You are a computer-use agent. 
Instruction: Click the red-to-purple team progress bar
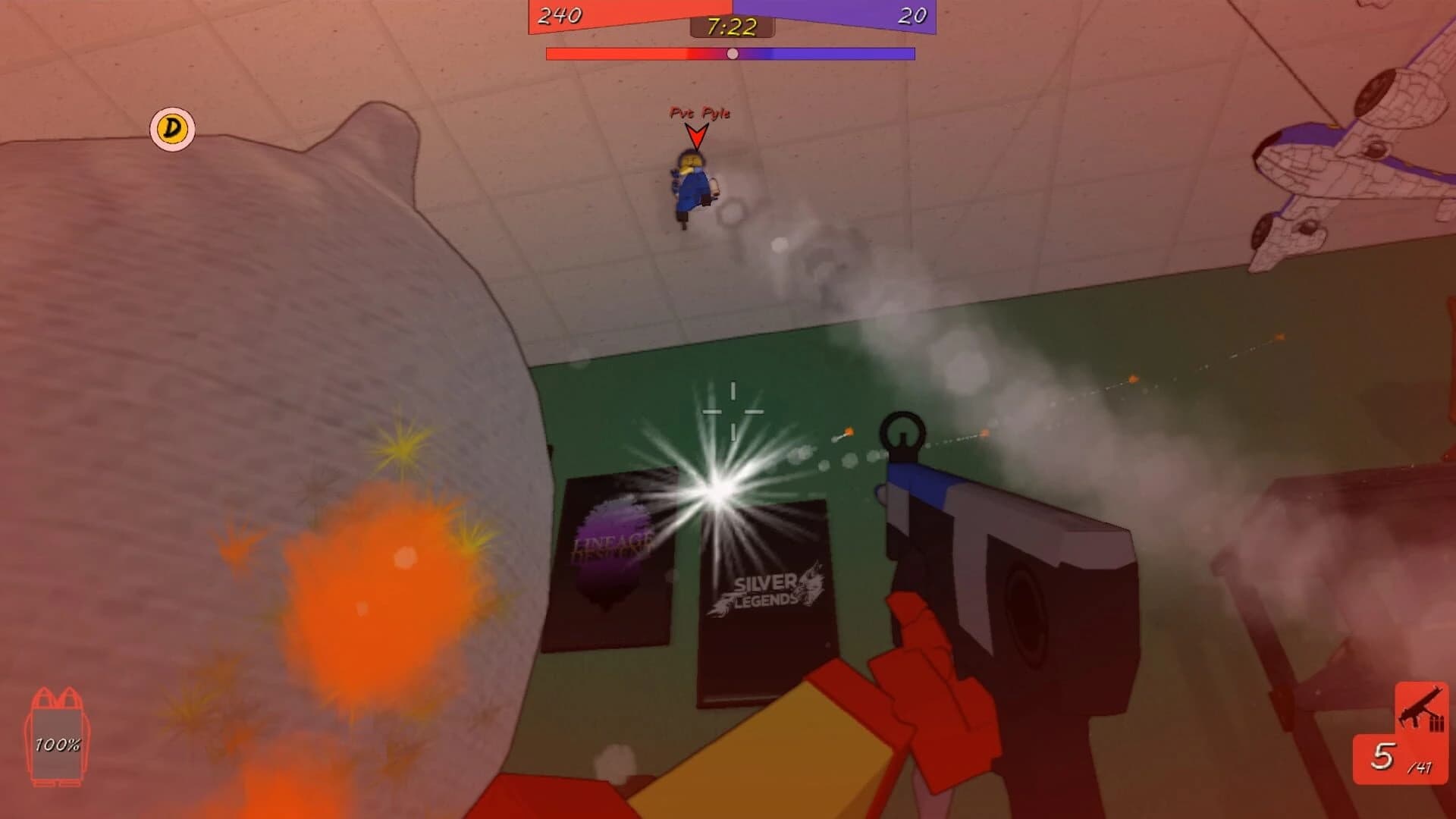[x=730, y=52]
